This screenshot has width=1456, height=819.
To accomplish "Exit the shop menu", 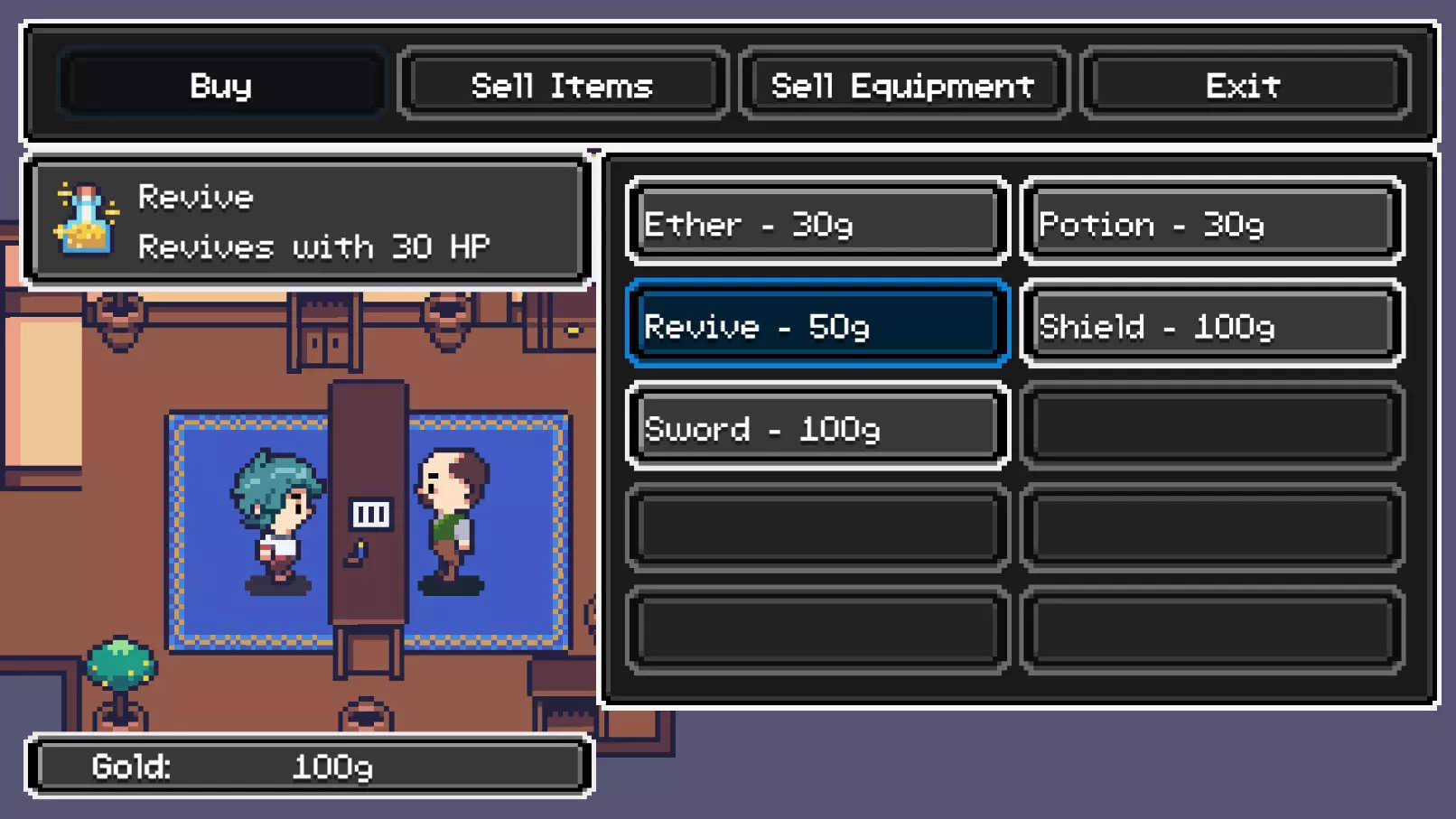I will click(1244, 86).
